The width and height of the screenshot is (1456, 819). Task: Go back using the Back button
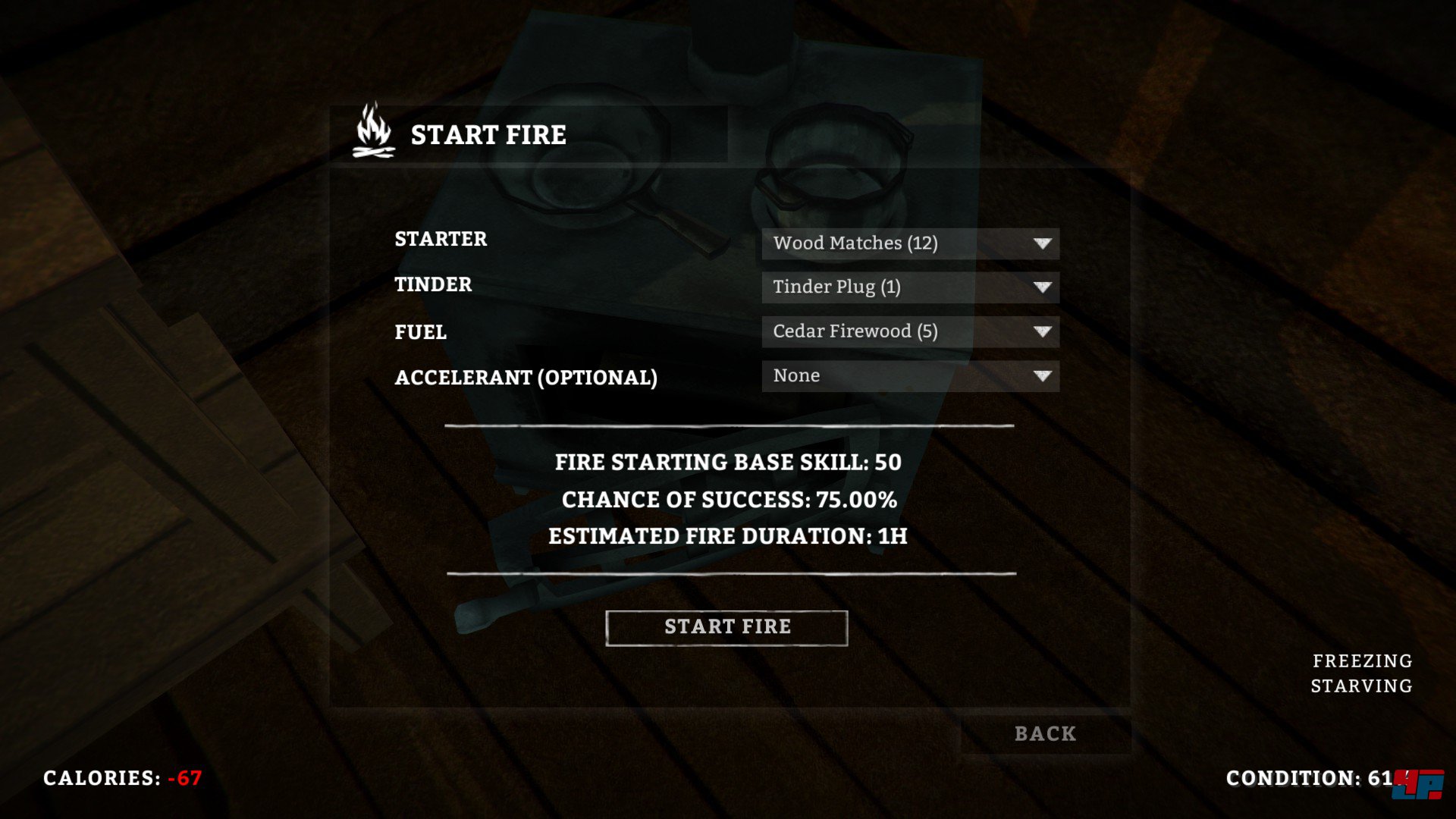coord(1045,734)
